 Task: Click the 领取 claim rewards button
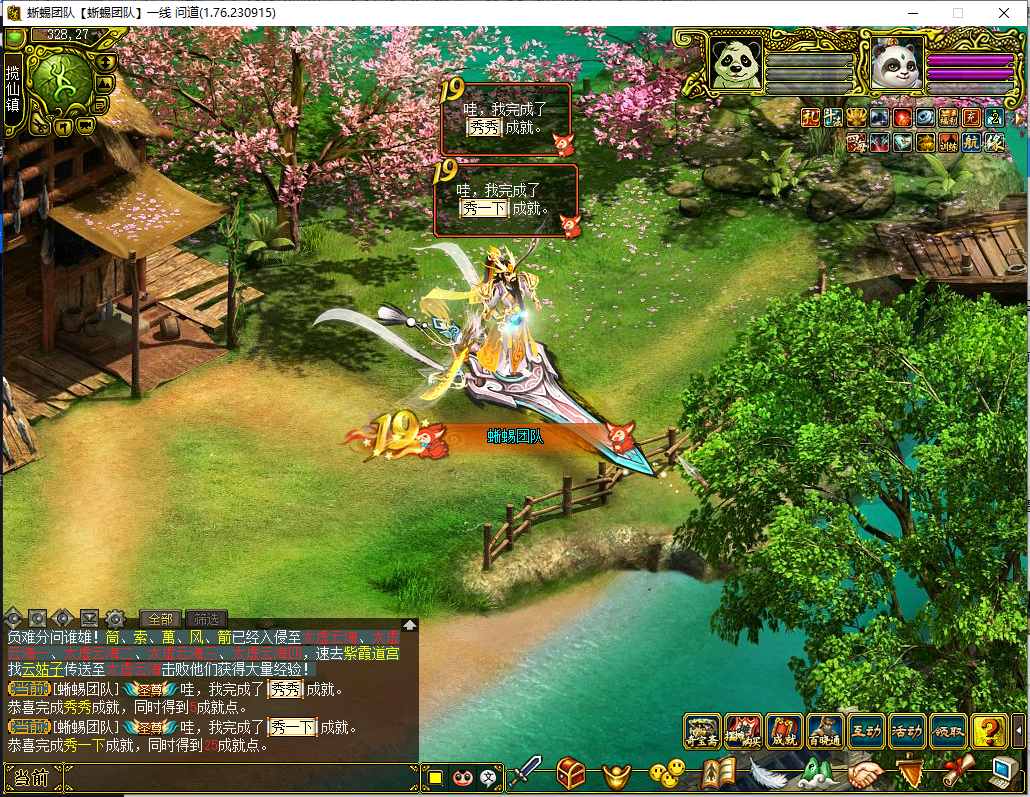click(x=948, y=733)
